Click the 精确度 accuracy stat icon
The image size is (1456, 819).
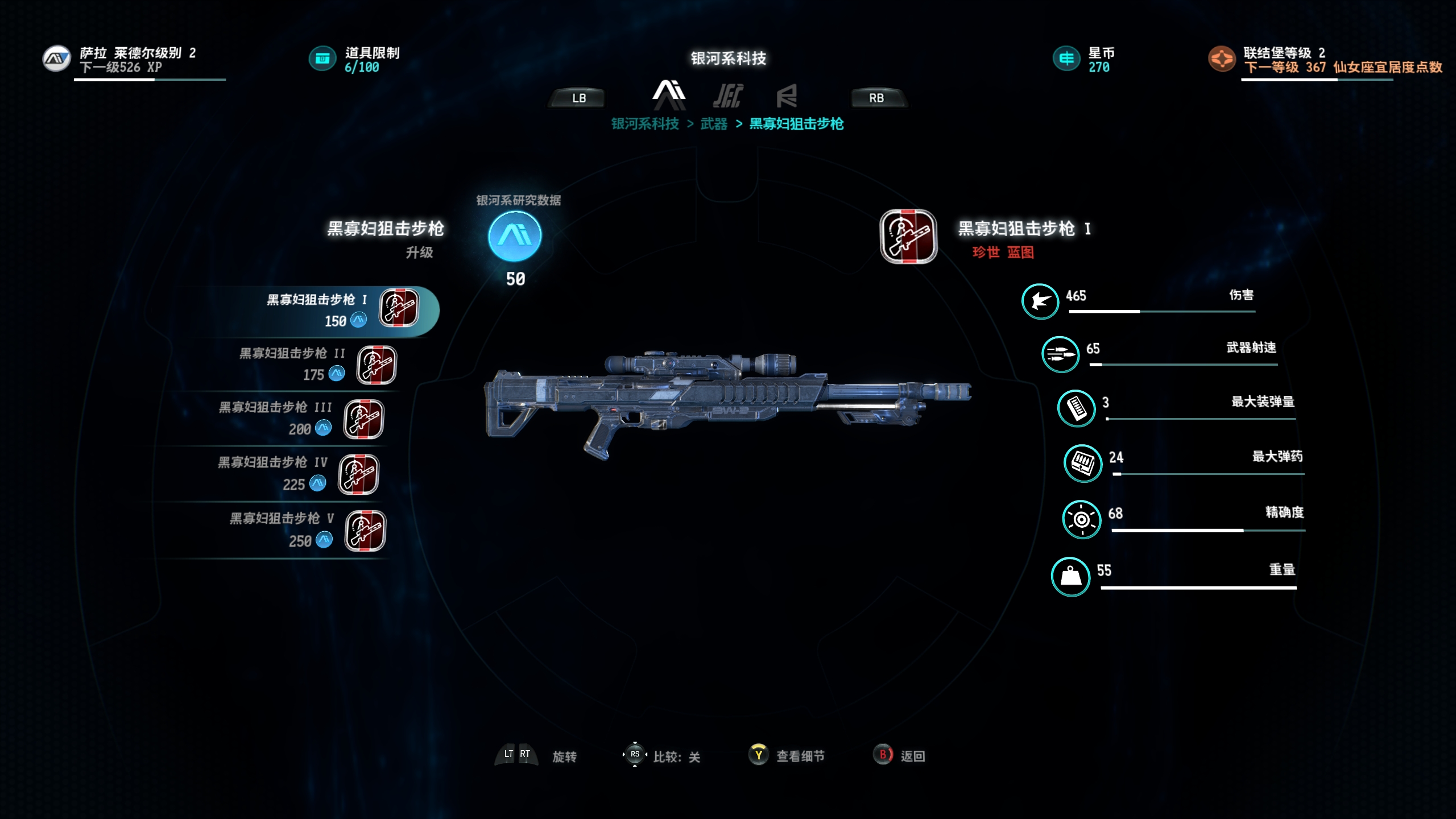[1081, 519]
